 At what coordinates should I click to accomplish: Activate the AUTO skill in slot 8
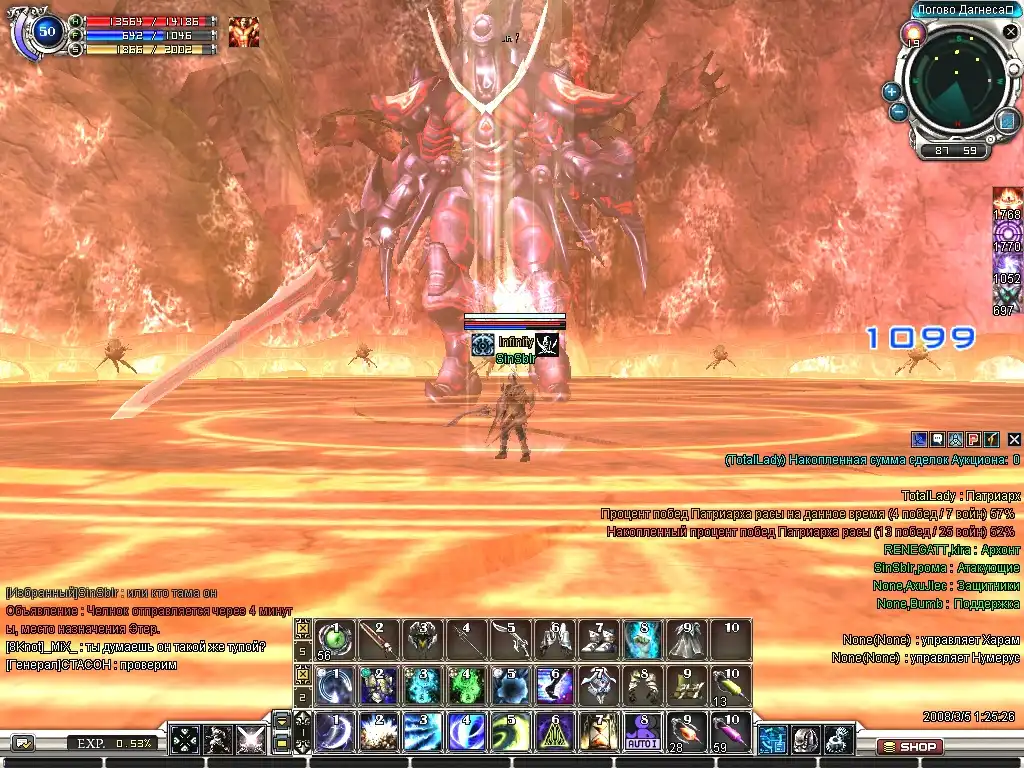click(x=642, y=731)
